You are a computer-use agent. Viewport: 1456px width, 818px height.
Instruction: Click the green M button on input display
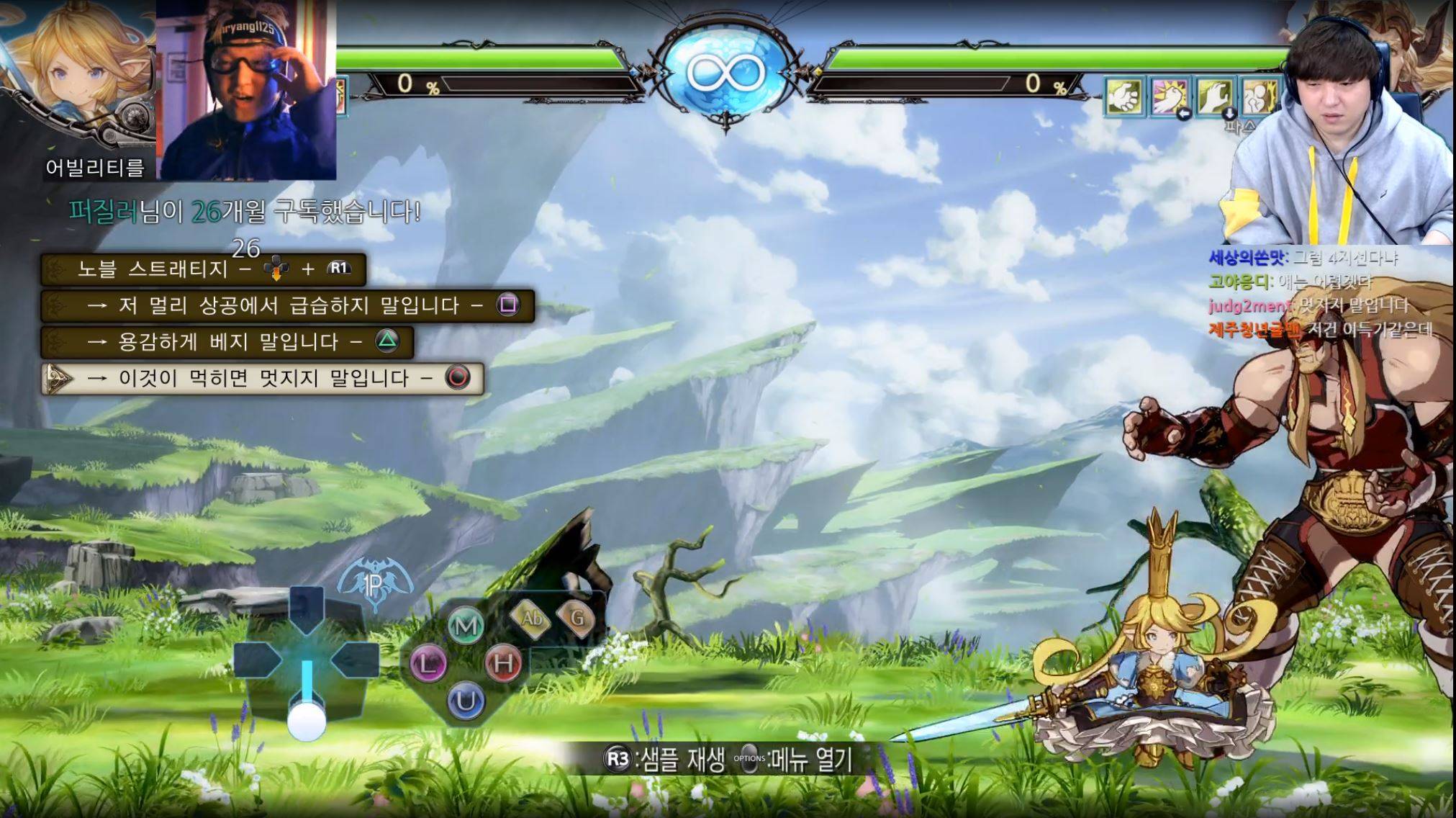point(465,625)
